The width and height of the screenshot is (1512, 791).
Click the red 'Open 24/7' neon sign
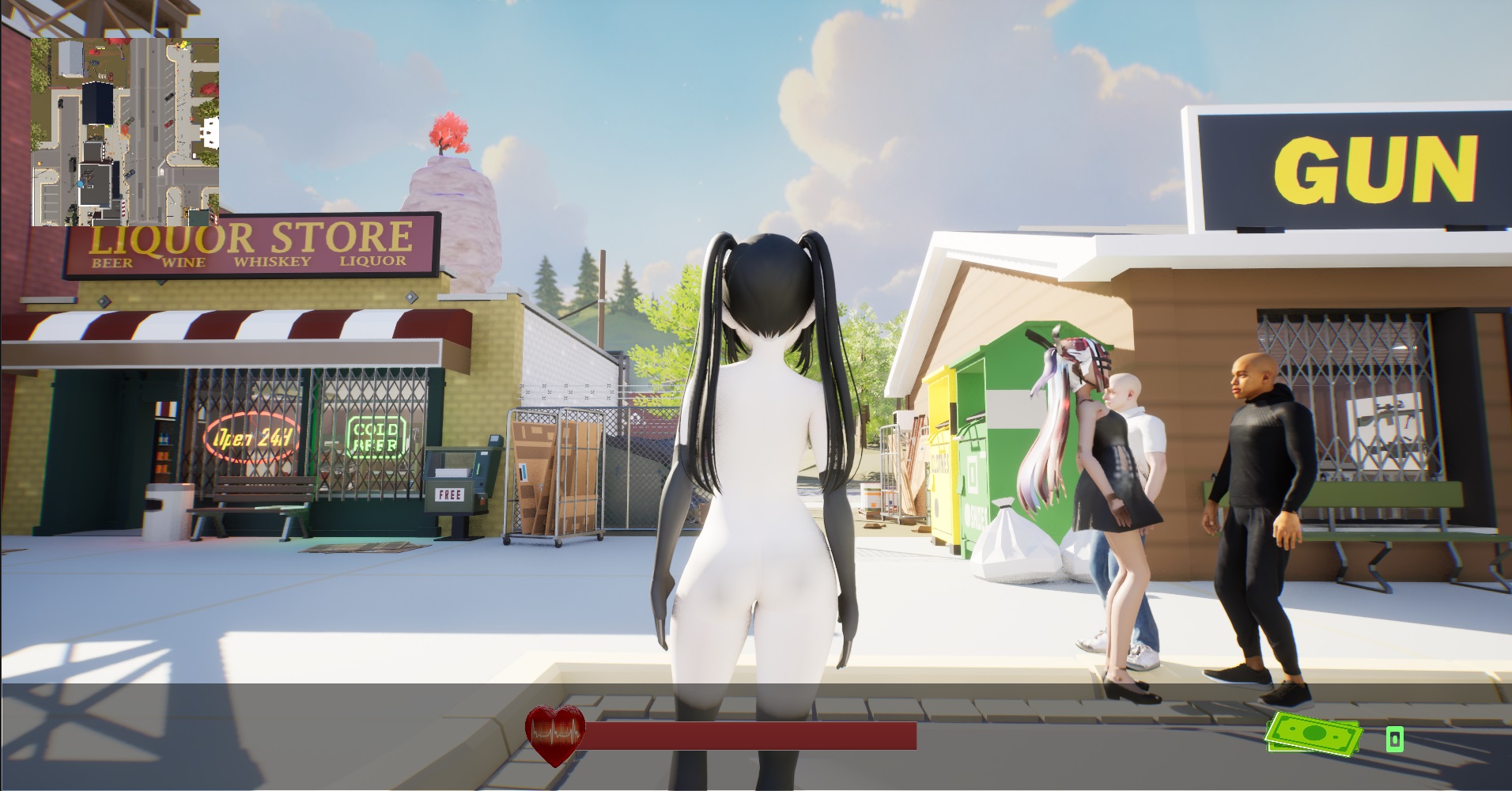[252, 435]
